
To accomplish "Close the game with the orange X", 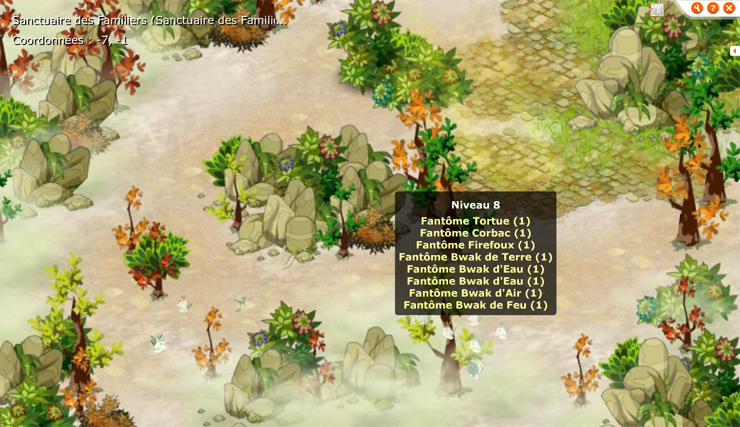I will pos(729,8).
